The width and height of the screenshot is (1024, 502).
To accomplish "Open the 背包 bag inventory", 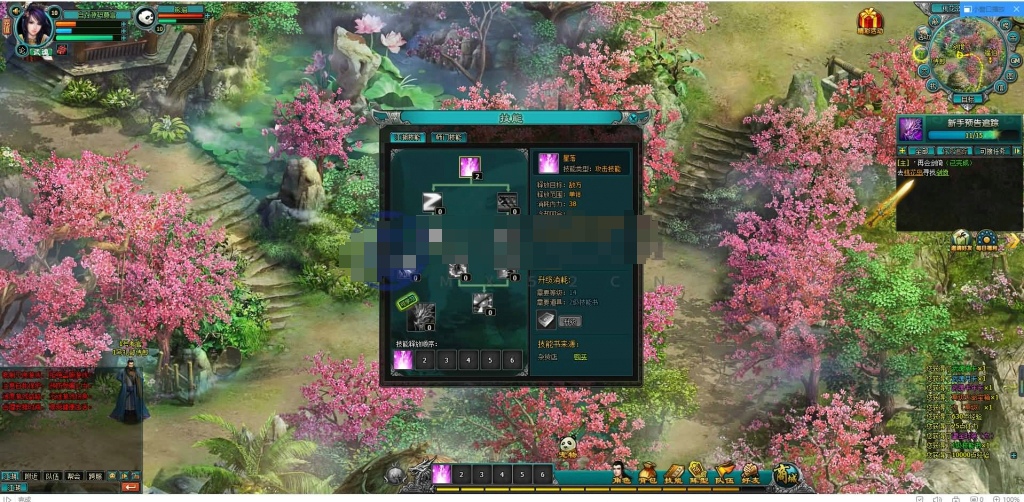I will coord(647,473).
